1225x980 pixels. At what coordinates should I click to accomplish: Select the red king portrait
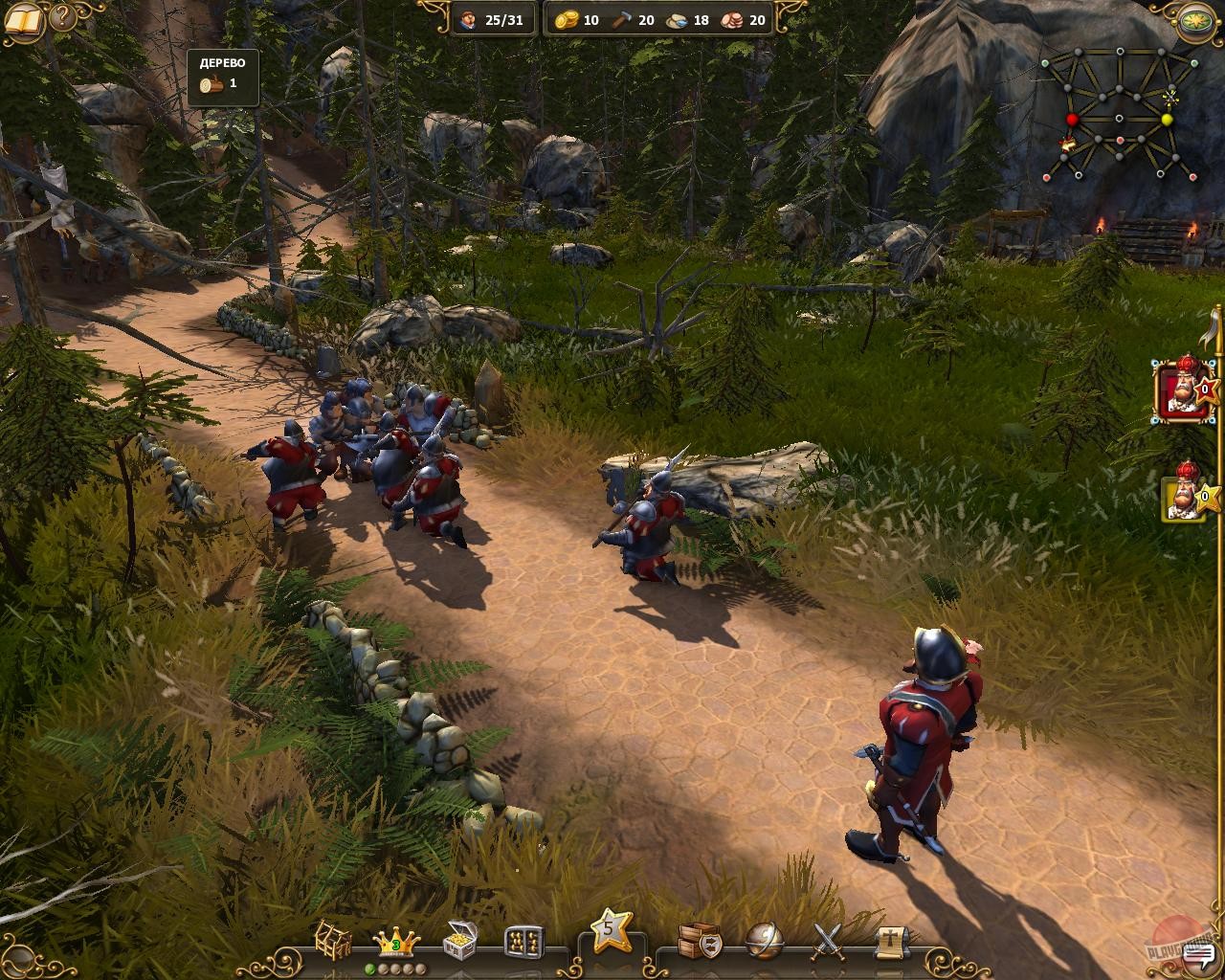coord(1180,394)
